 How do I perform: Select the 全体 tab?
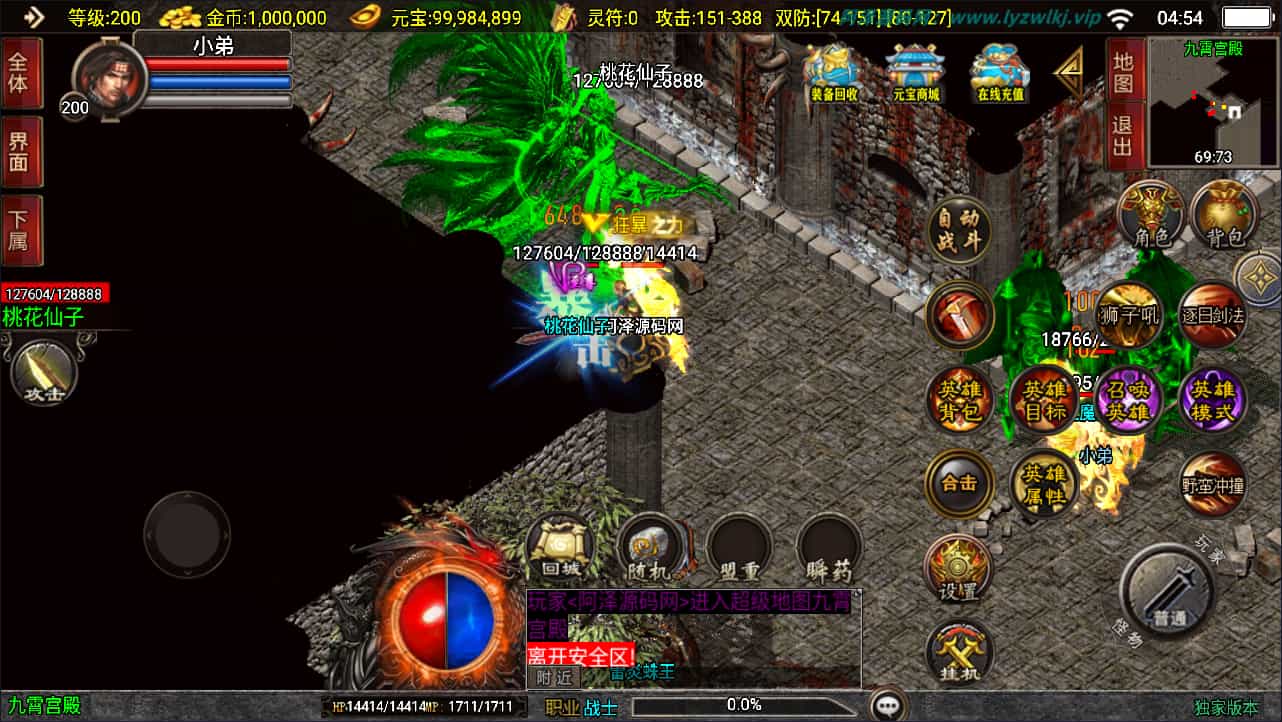click(x=21, y=73)
